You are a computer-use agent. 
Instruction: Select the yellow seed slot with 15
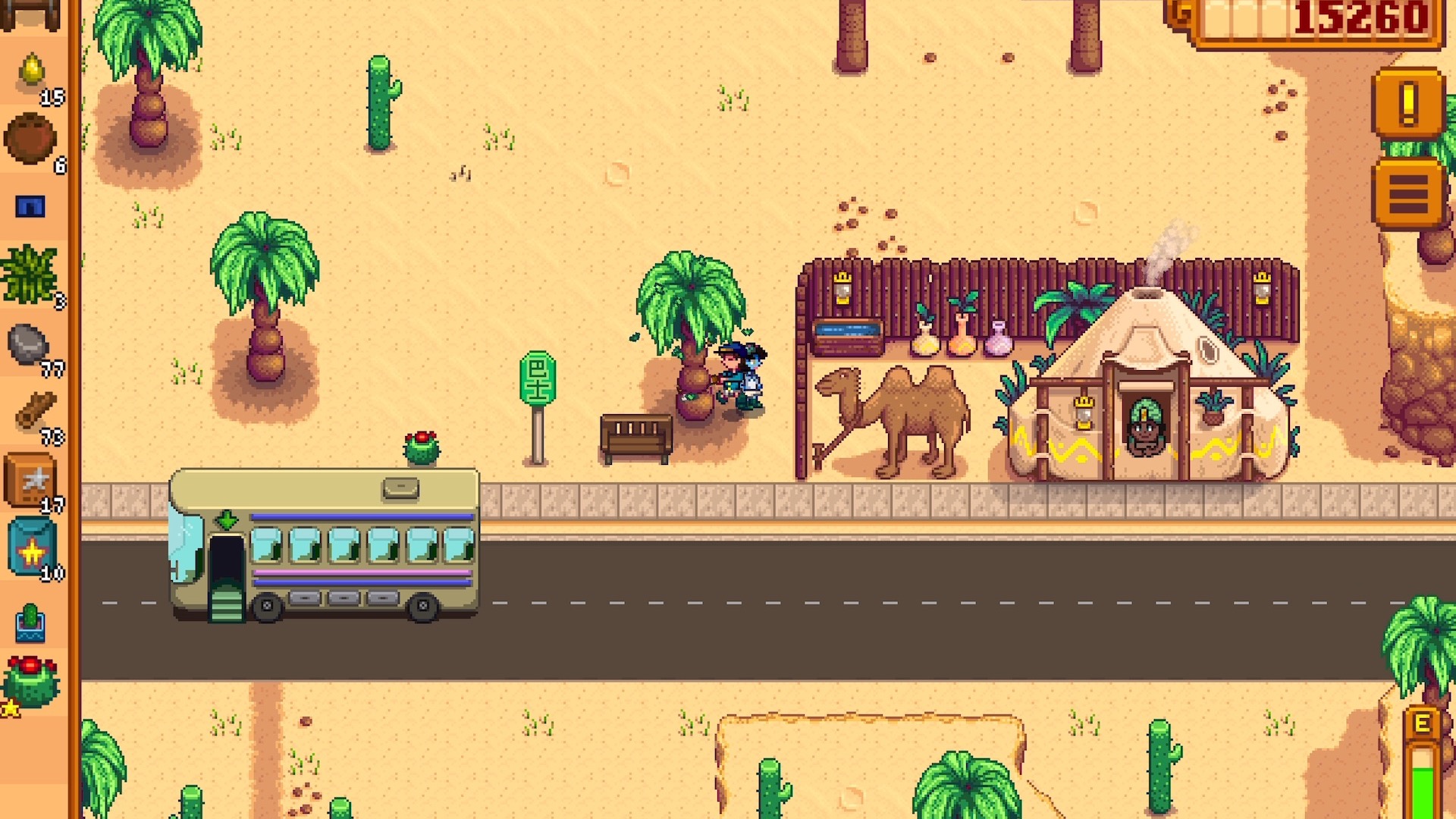point(32,73)
